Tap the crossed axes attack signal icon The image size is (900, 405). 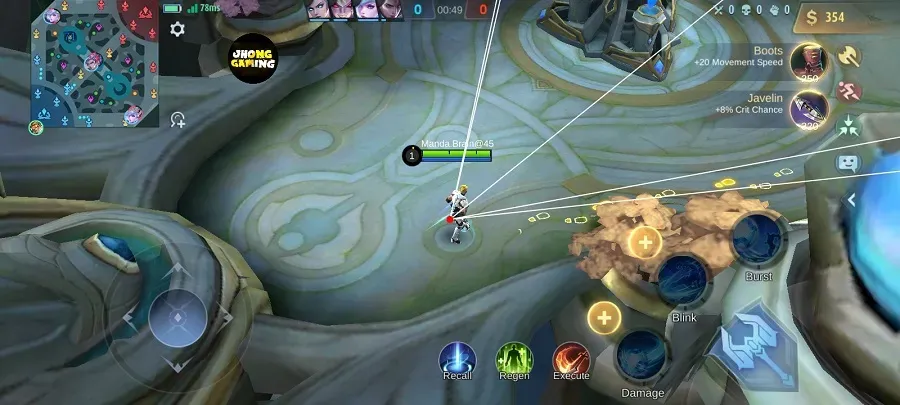click(x=849, y=57)
